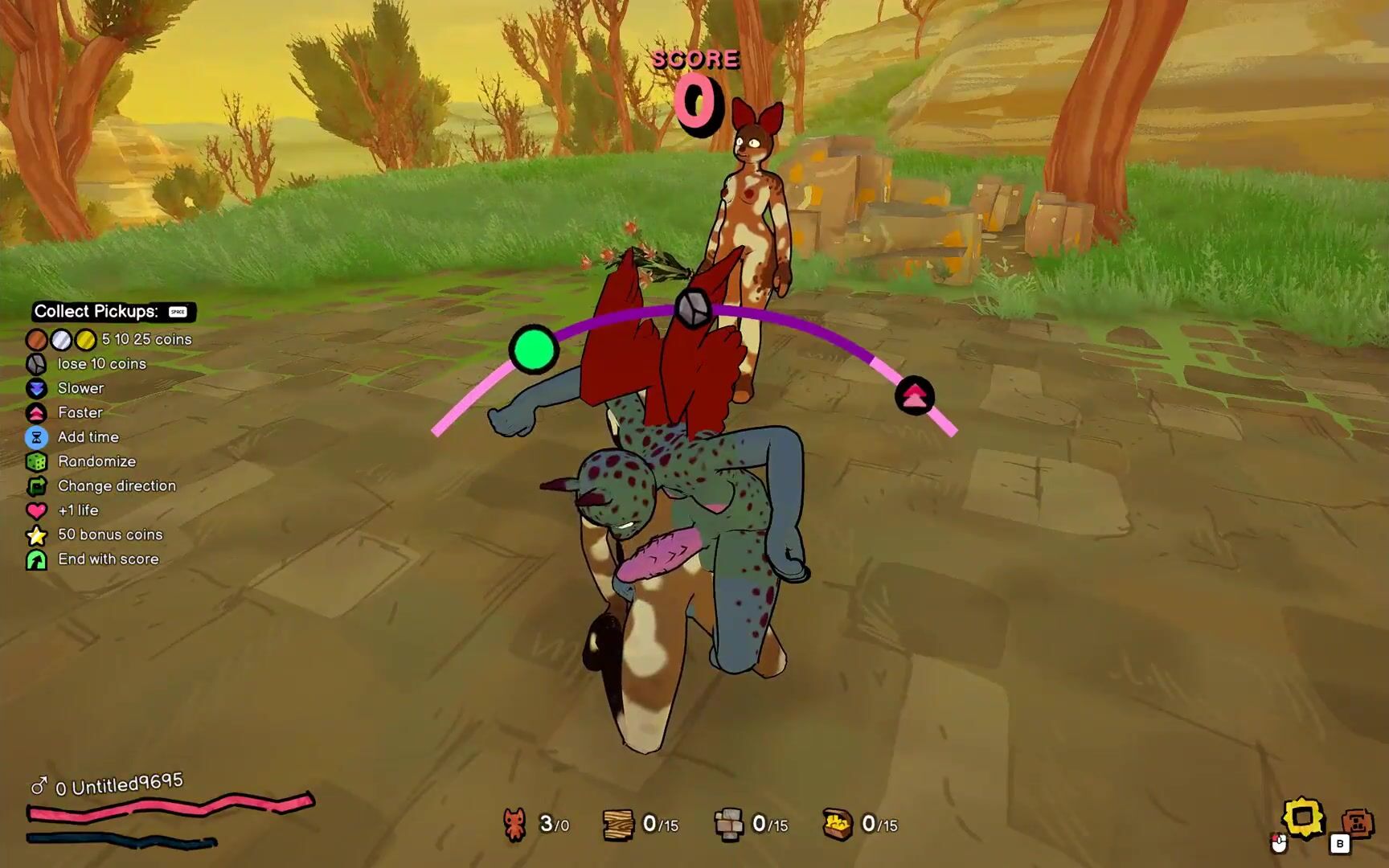Open the brown face menu icon

(x=1357, y=823)
